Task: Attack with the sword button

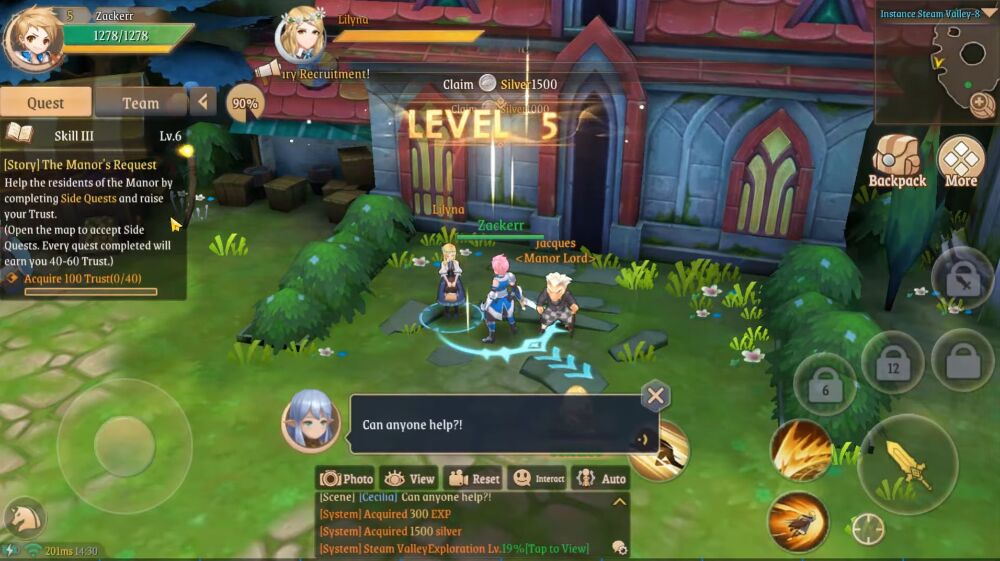Action: point(907,463)
